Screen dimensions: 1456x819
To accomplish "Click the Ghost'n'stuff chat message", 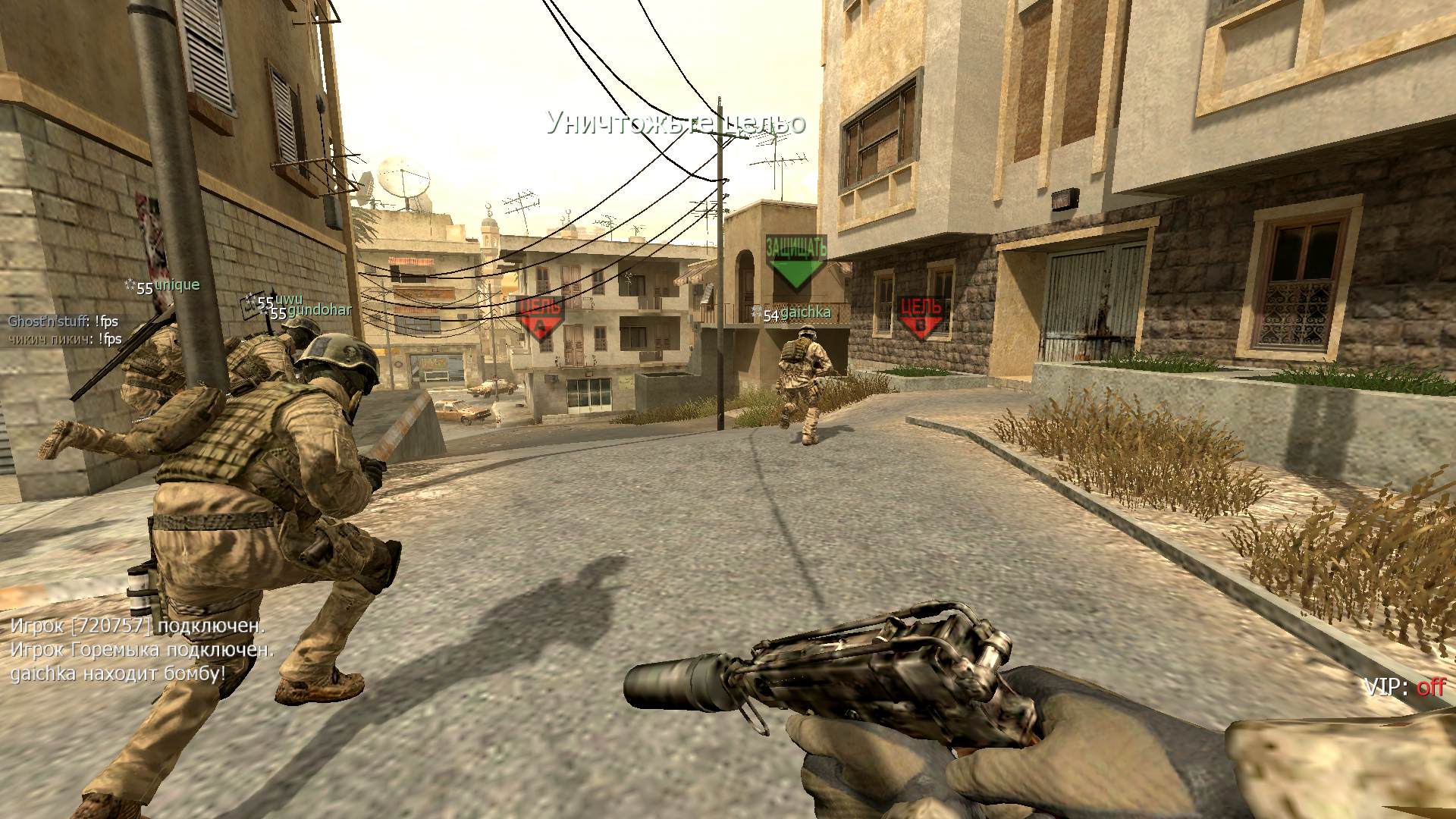I will pos(64,322).
